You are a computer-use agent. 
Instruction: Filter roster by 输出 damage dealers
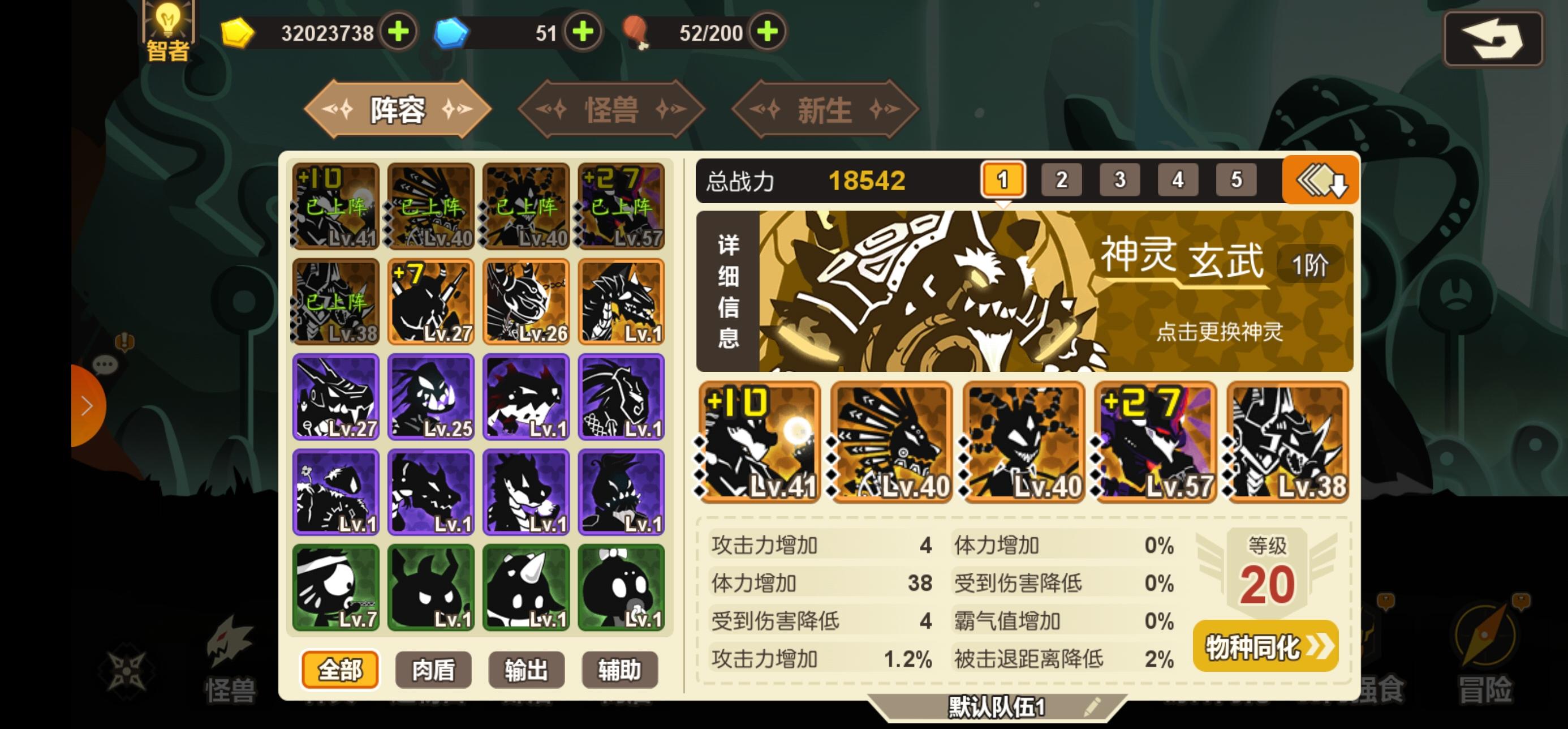pyautogui.click(x=527, y=670)
